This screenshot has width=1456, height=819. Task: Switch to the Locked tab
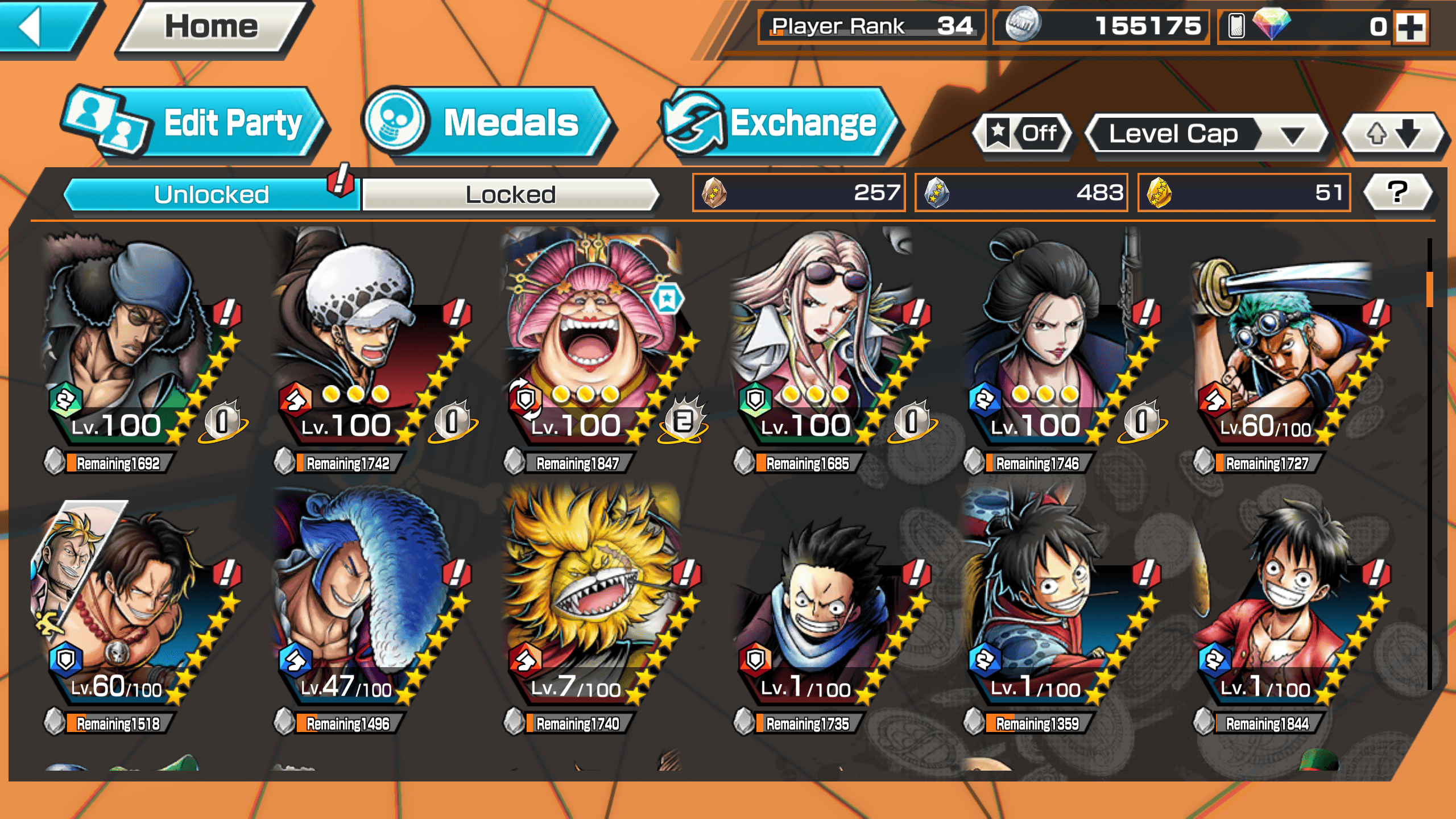[510, 195]
